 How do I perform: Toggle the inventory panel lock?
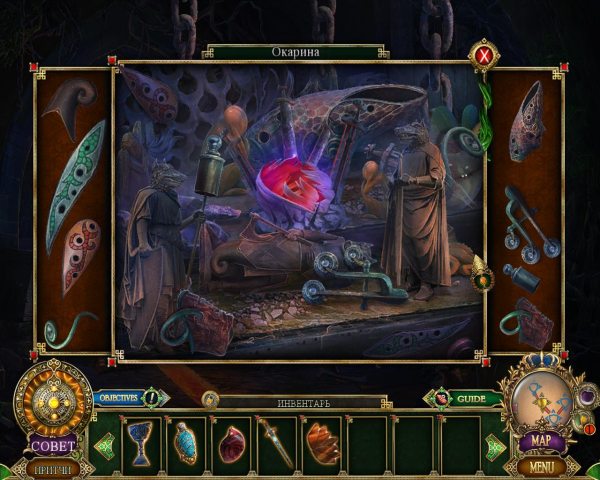point(210,399)
